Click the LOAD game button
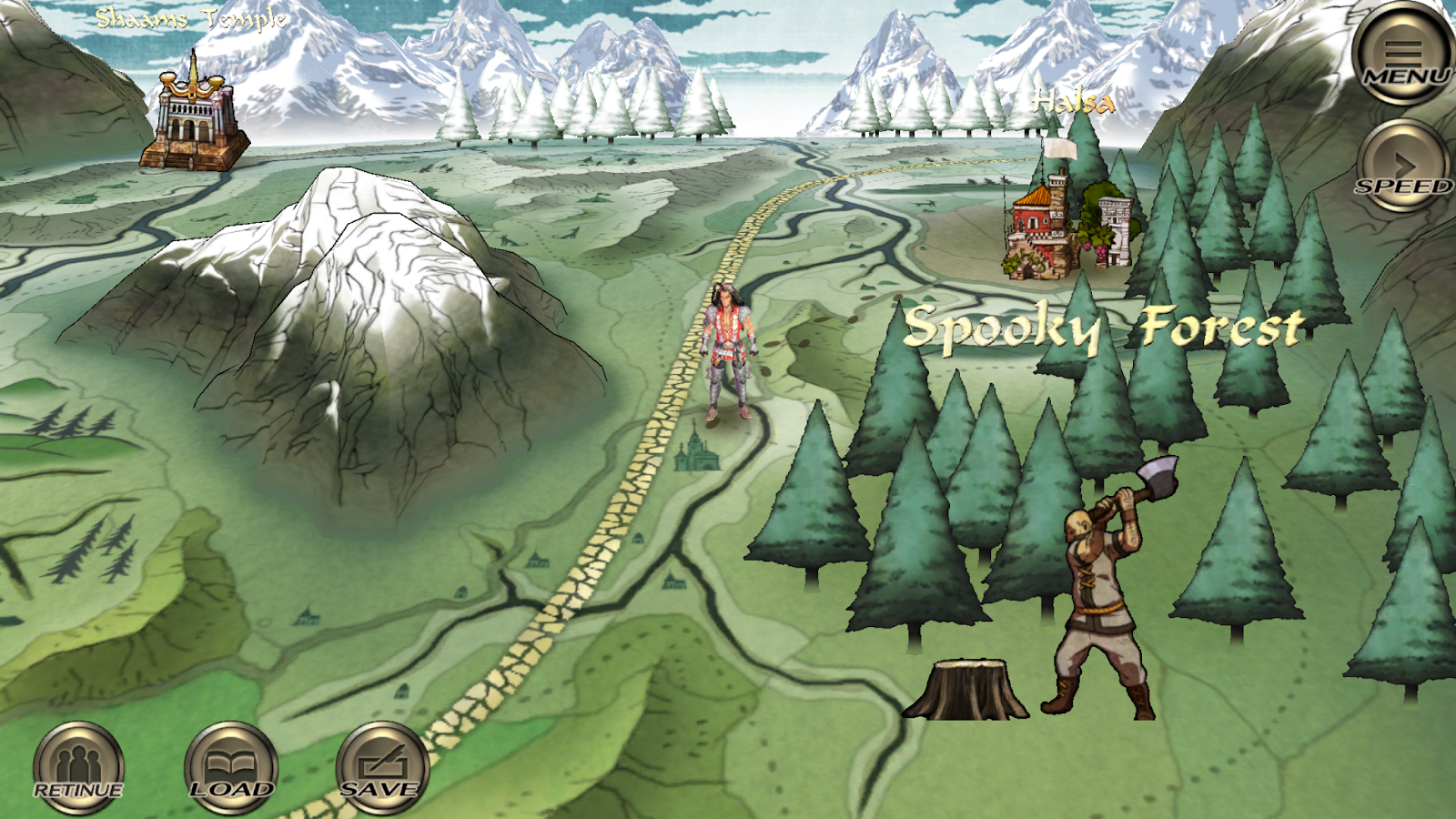The width and height of the screenshot is (1456, 819). click(x=230, y=768)
